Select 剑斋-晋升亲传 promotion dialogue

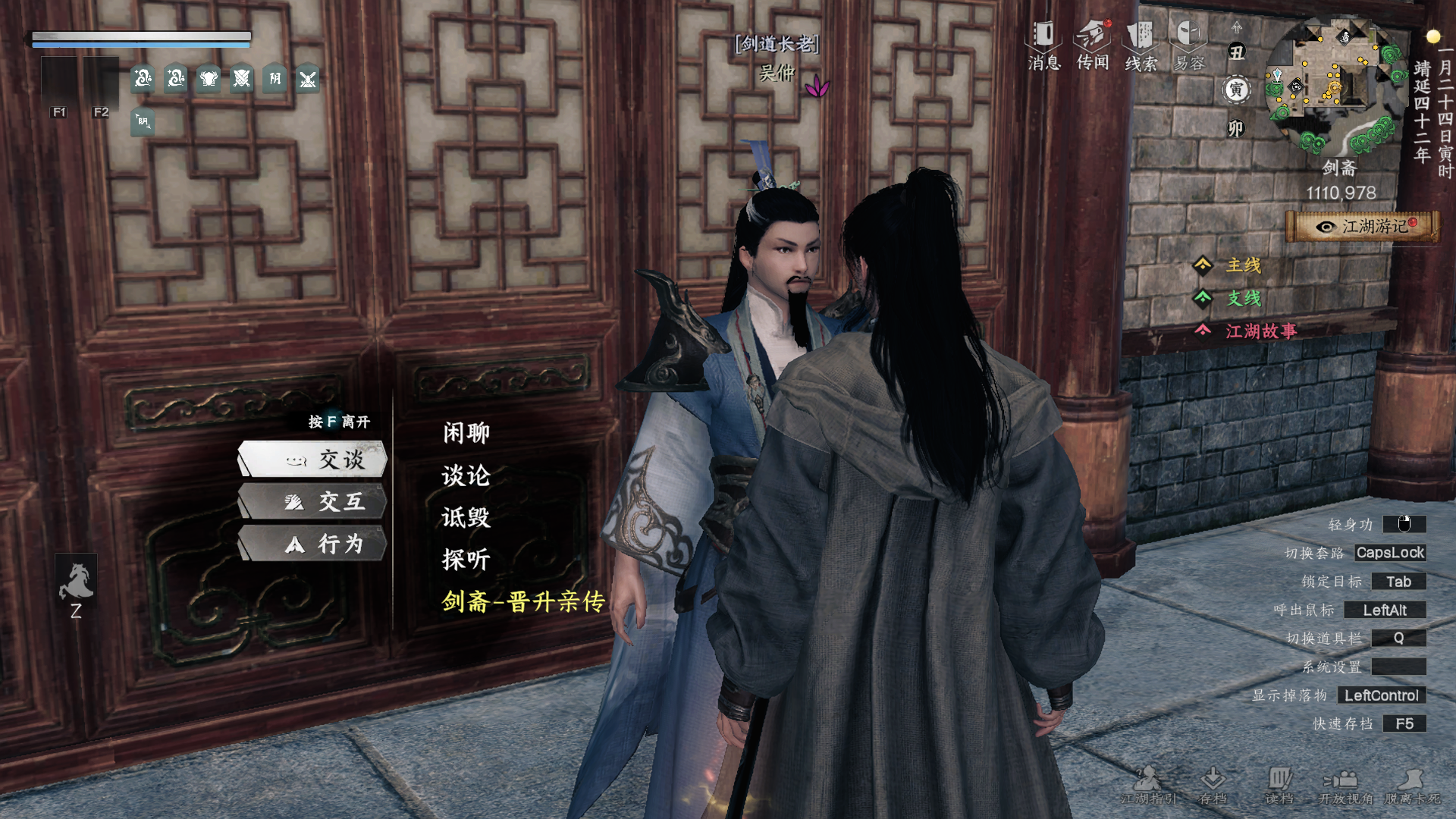(x=523, y=602)
